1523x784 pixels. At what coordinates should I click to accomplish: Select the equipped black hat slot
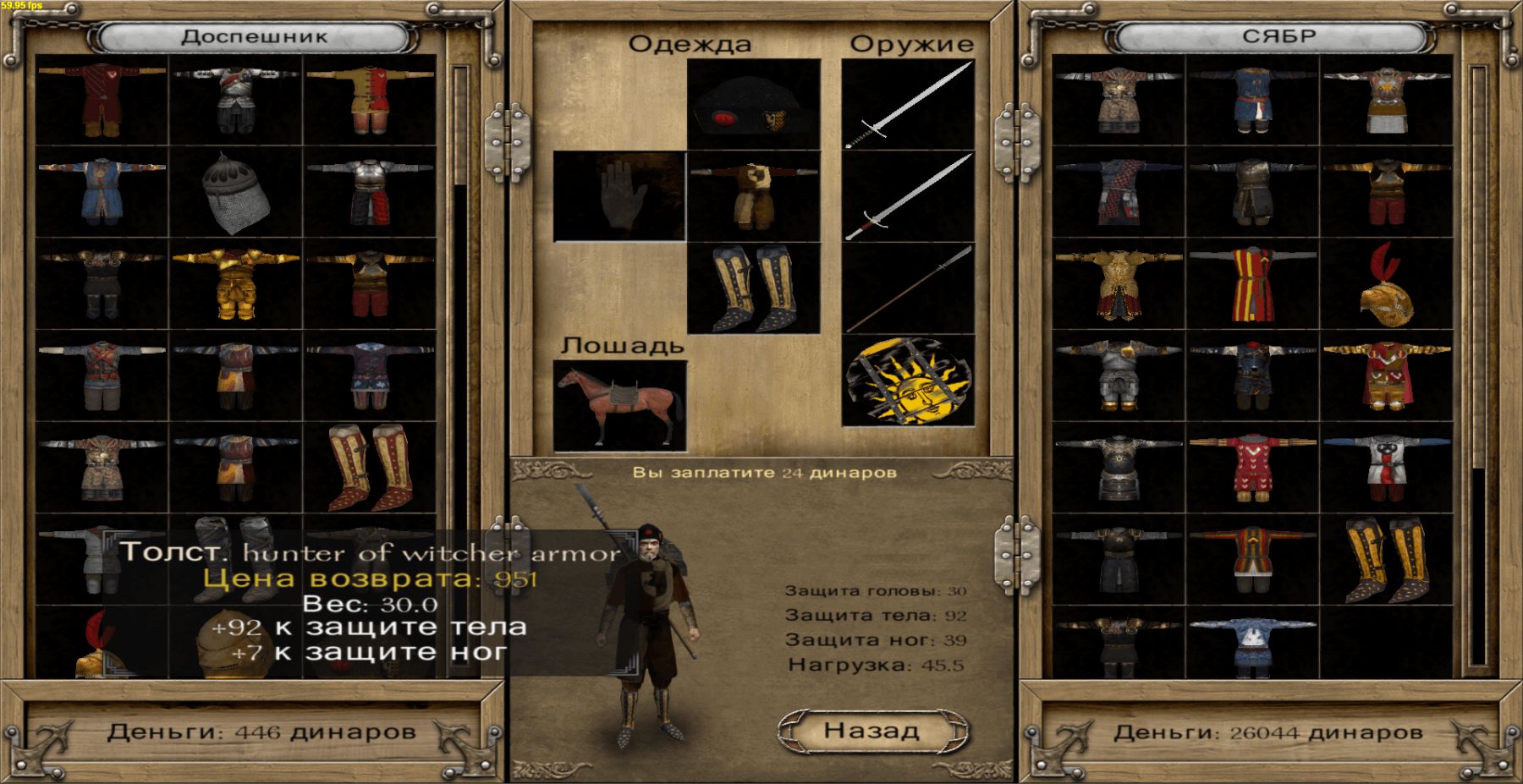point(753,105)
